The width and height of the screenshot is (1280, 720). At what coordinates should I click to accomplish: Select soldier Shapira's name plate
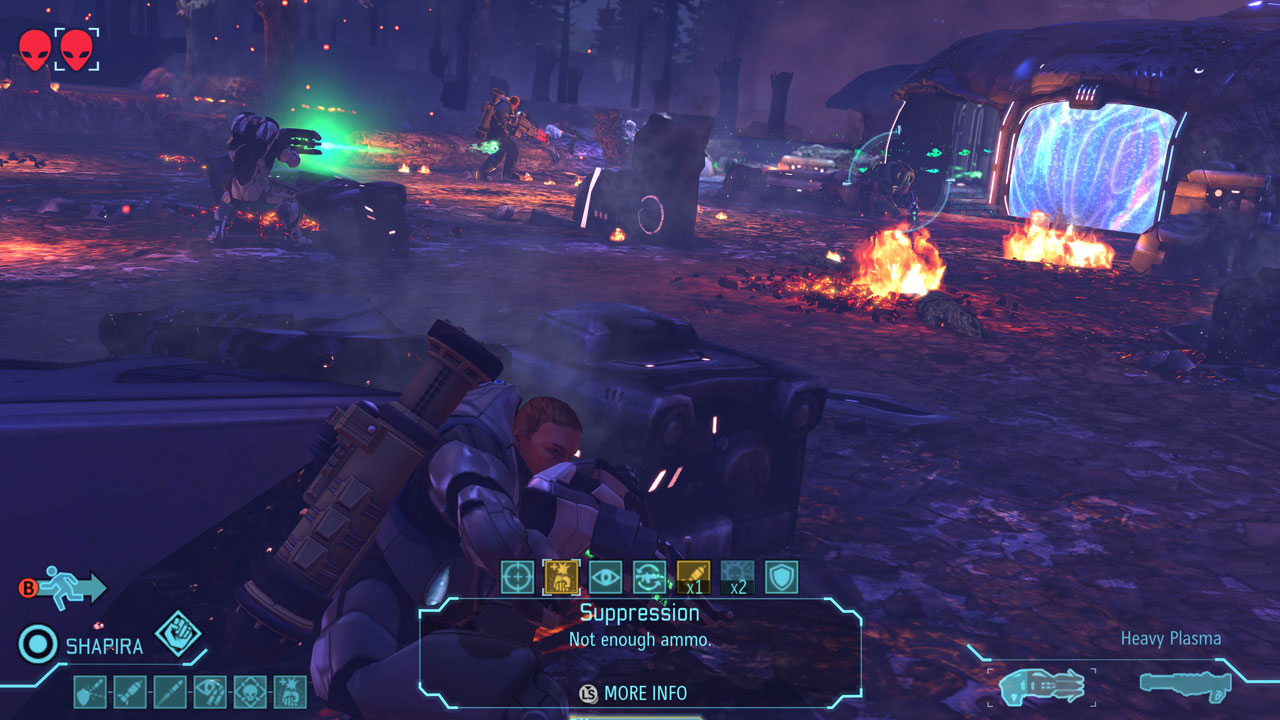[104, 646]
